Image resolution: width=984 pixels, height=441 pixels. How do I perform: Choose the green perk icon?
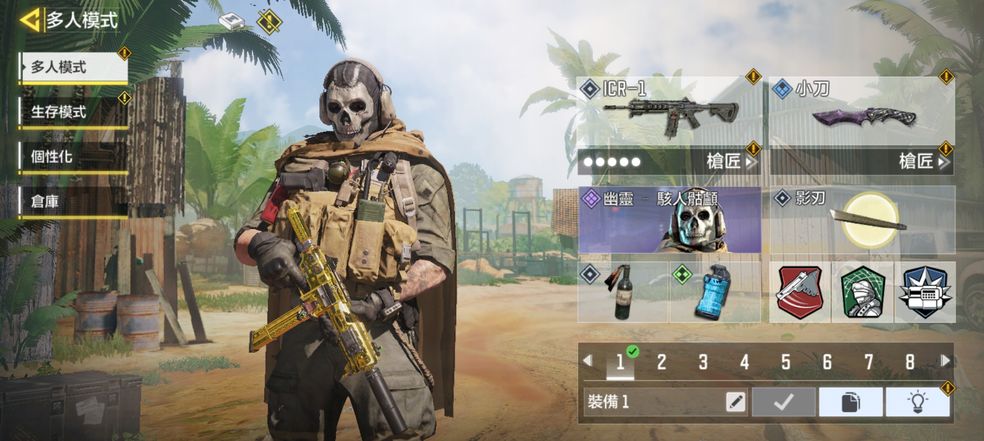tap(862, 292)
